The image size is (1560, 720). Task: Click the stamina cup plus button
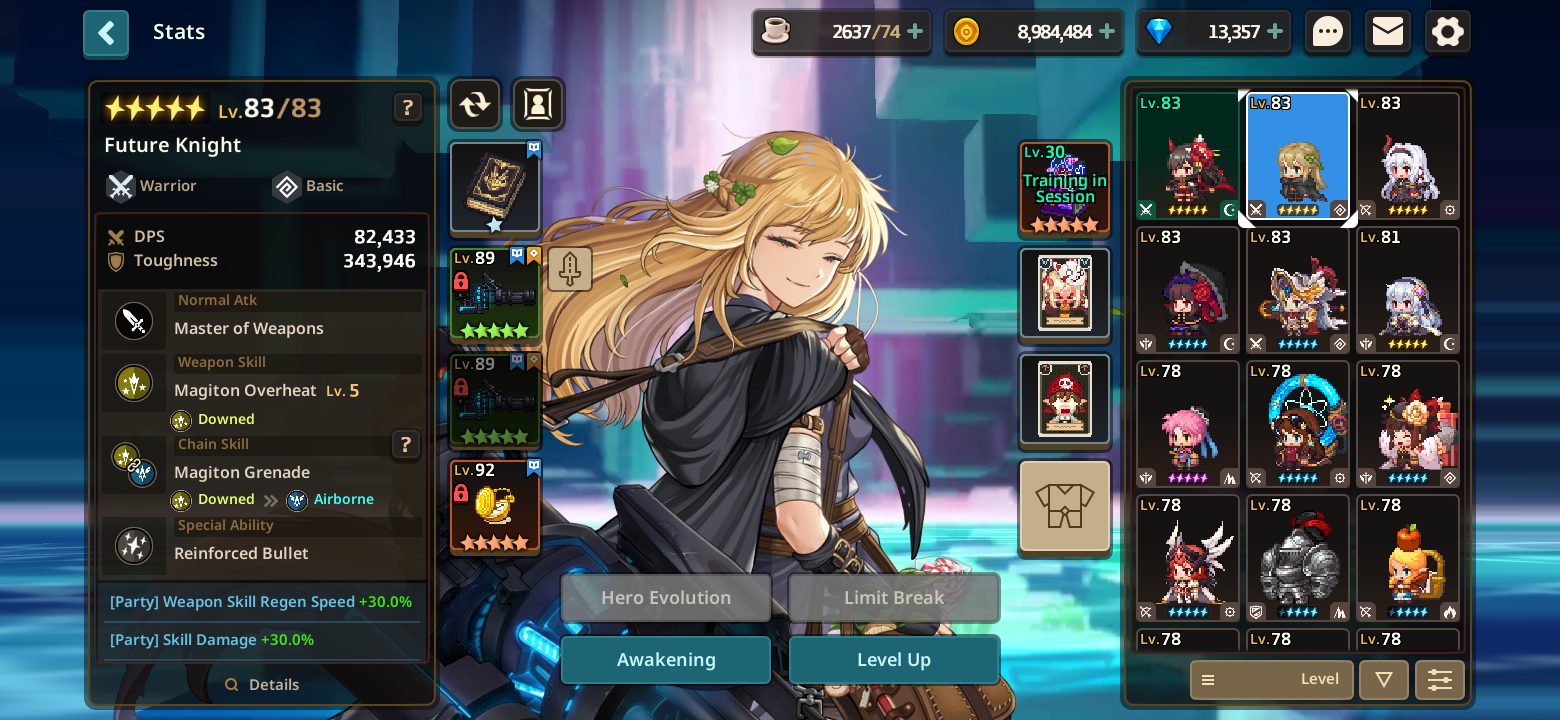[913, 31]
